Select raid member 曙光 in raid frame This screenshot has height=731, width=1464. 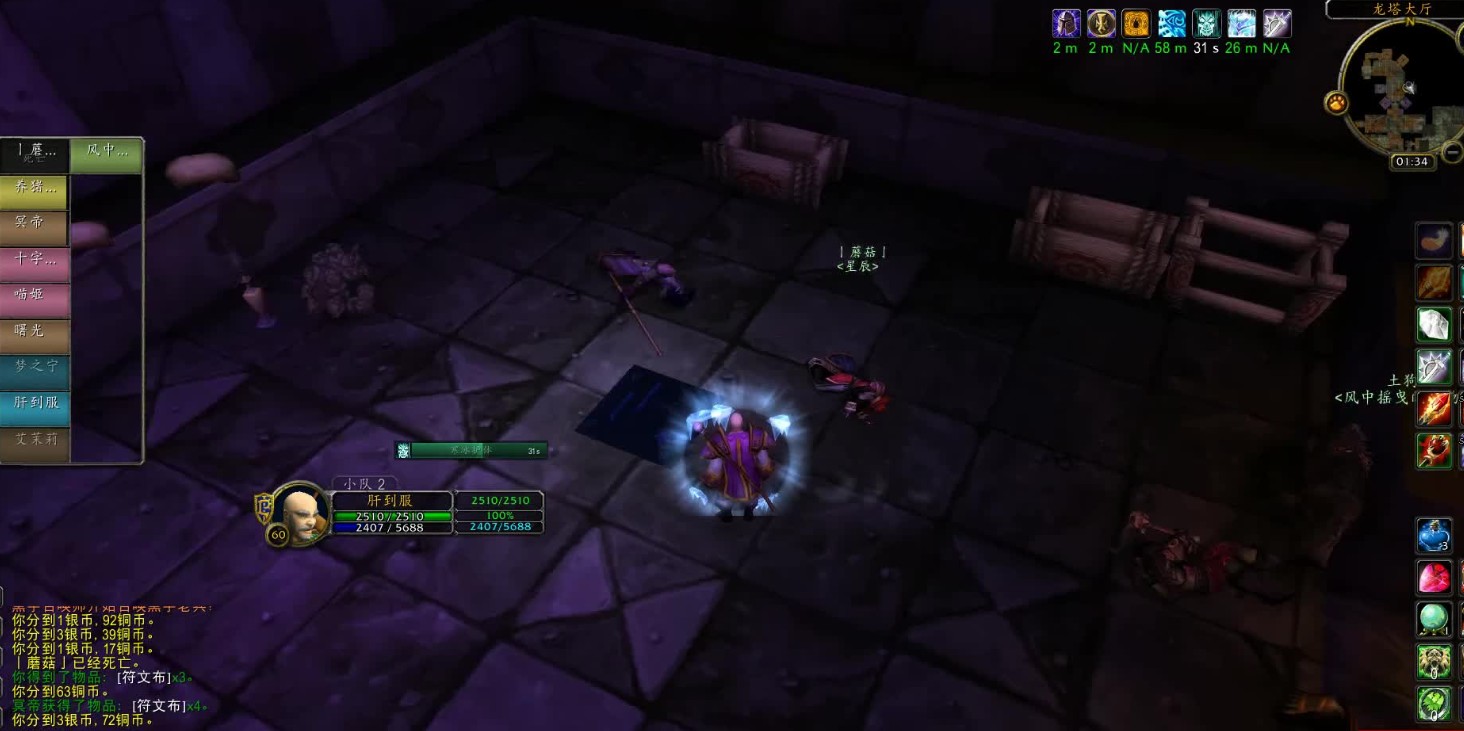[35, 332]
